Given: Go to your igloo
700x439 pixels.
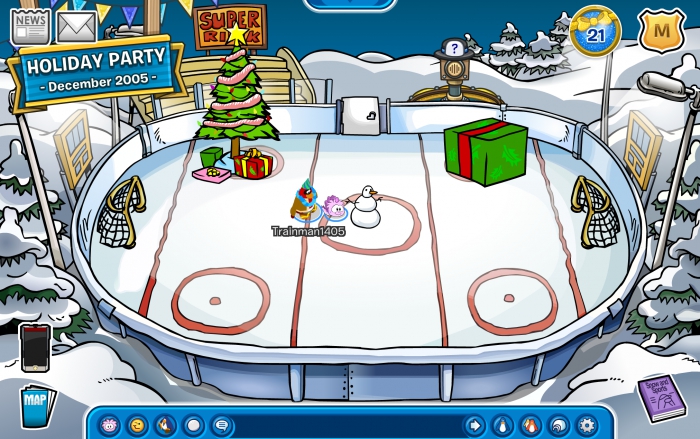Looking at the screenshot, I should 558,425.
